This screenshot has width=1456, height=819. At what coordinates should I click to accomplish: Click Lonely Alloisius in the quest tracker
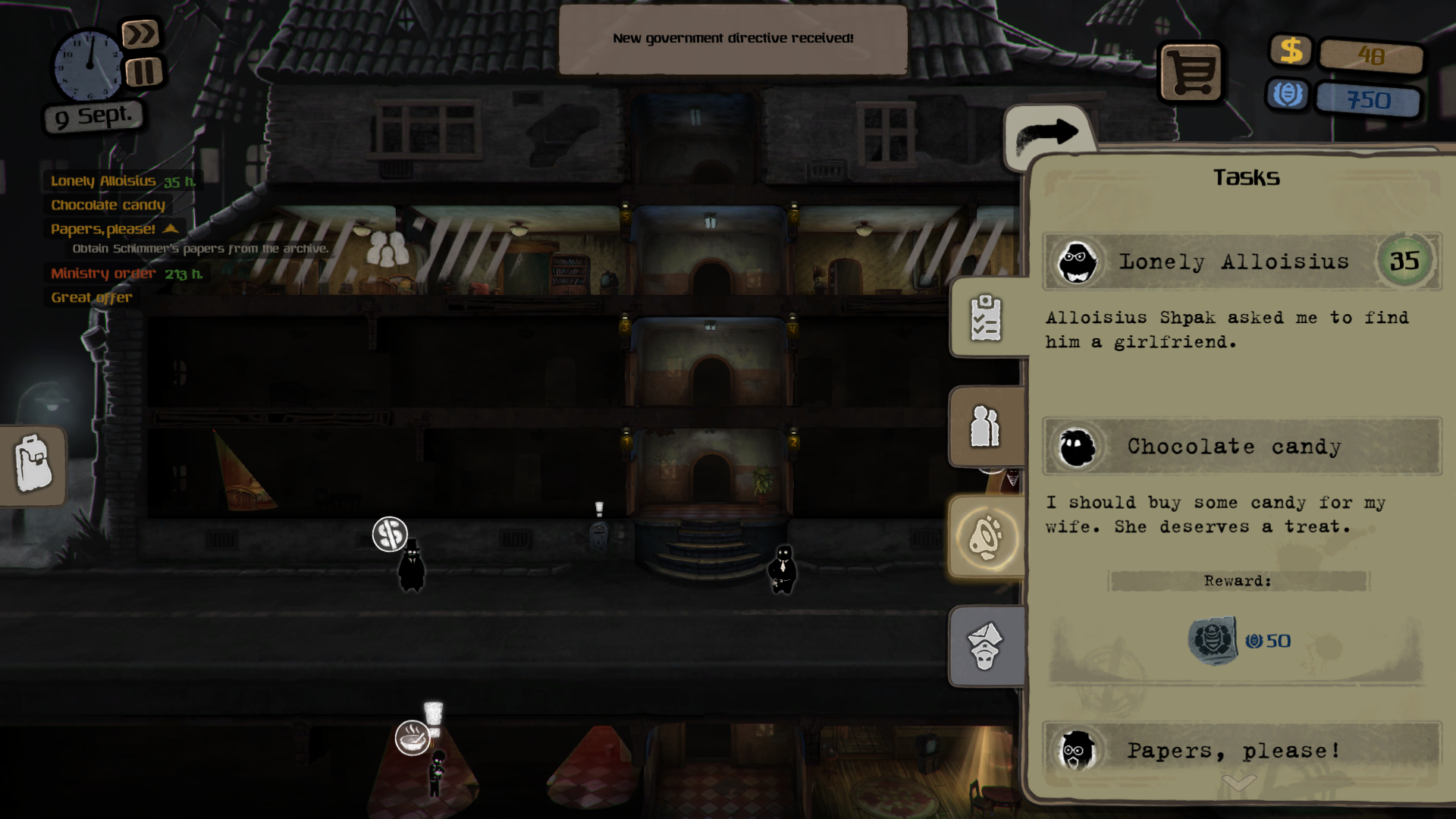tap(103, 181)
